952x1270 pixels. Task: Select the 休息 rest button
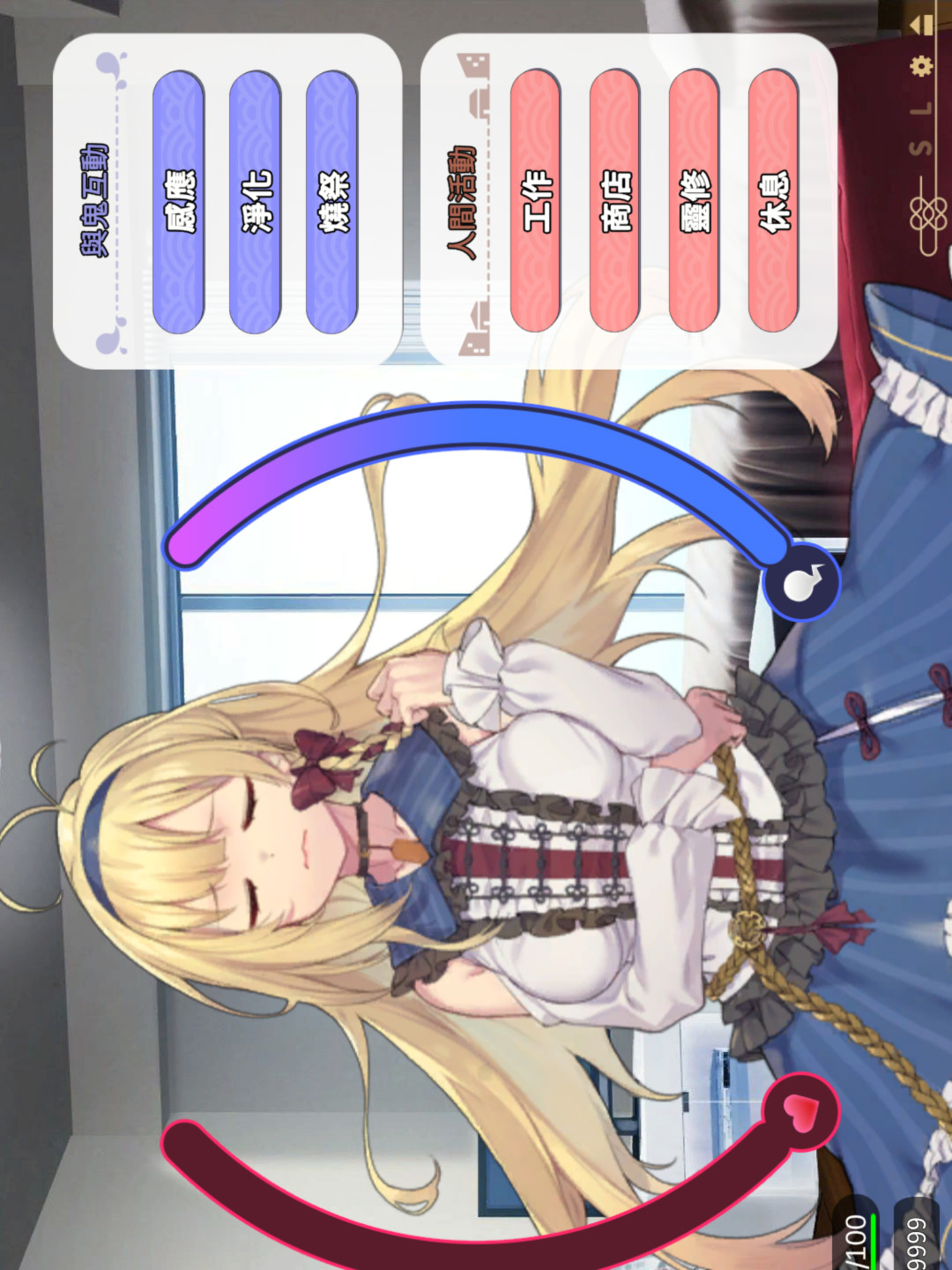point(774,202)
